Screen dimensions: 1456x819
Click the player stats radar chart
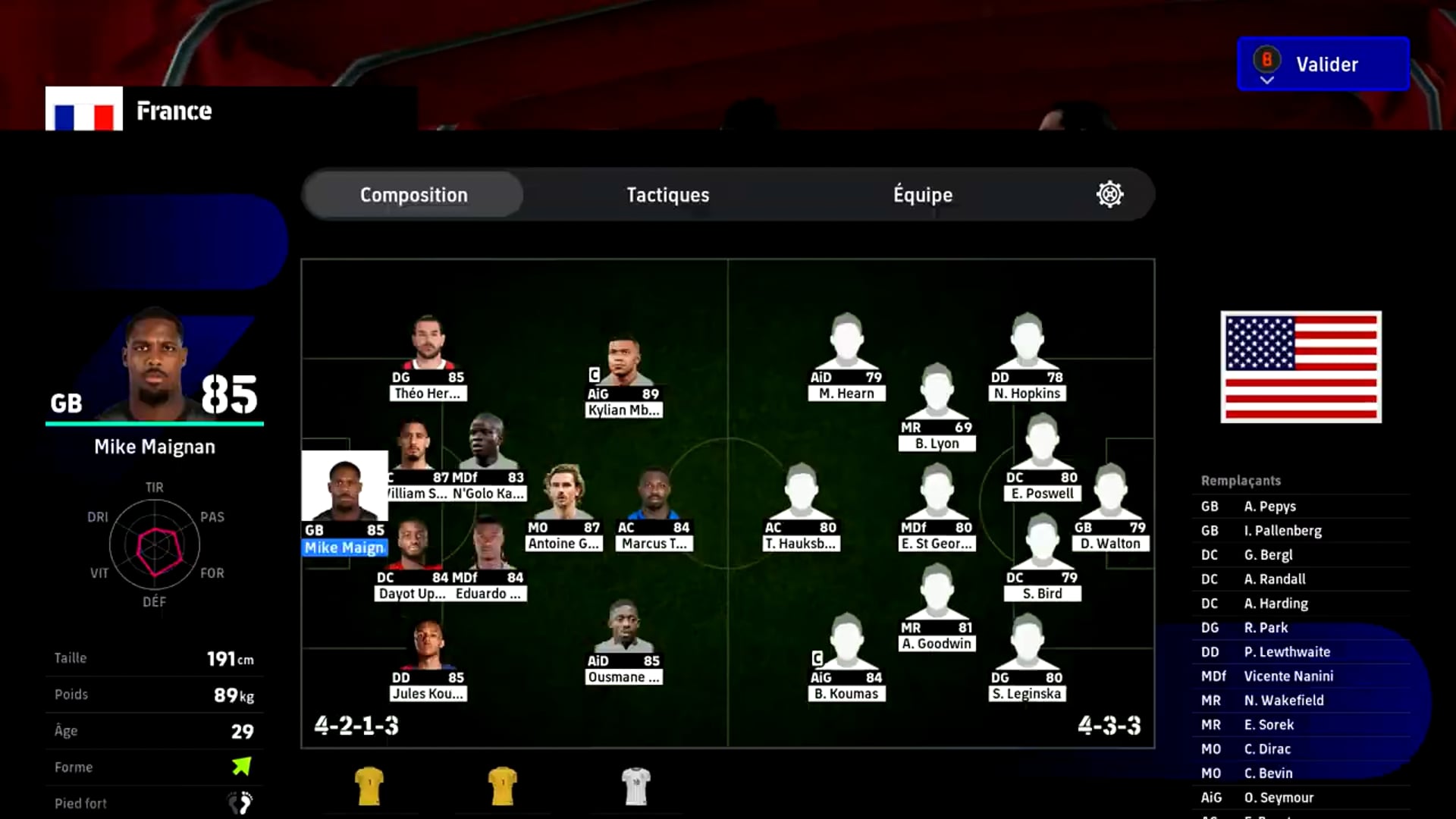coord(155,544)
